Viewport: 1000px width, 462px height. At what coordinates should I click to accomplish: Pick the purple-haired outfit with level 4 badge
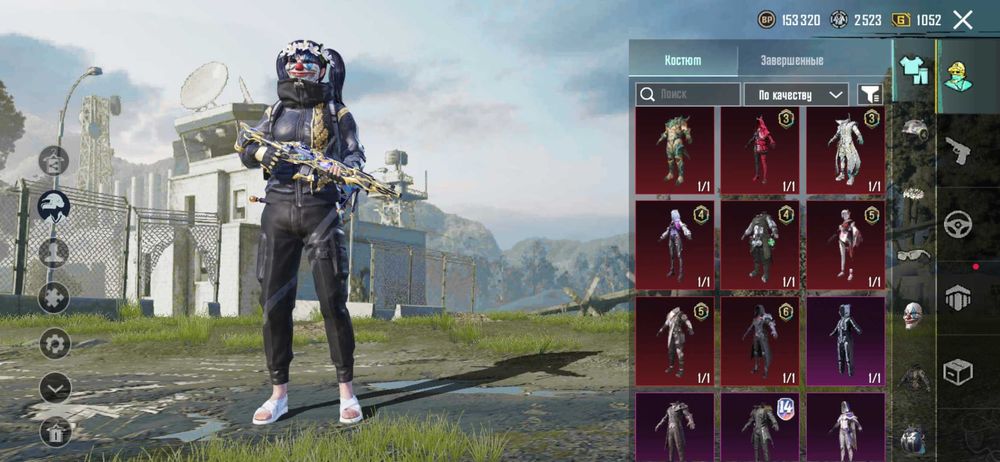pos(674,245)
